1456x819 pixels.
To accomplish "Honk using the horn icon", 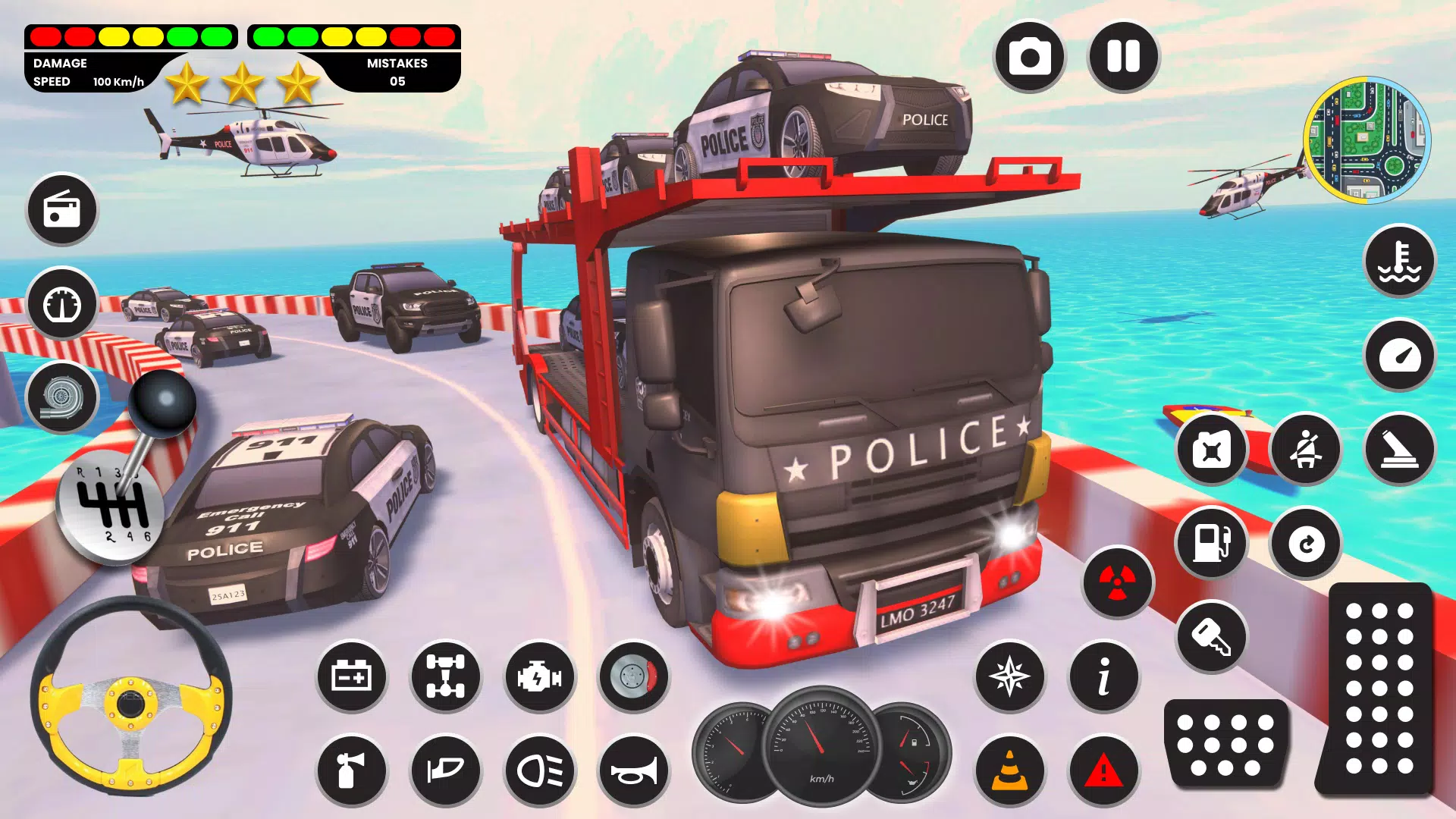I will pos(633,770).
